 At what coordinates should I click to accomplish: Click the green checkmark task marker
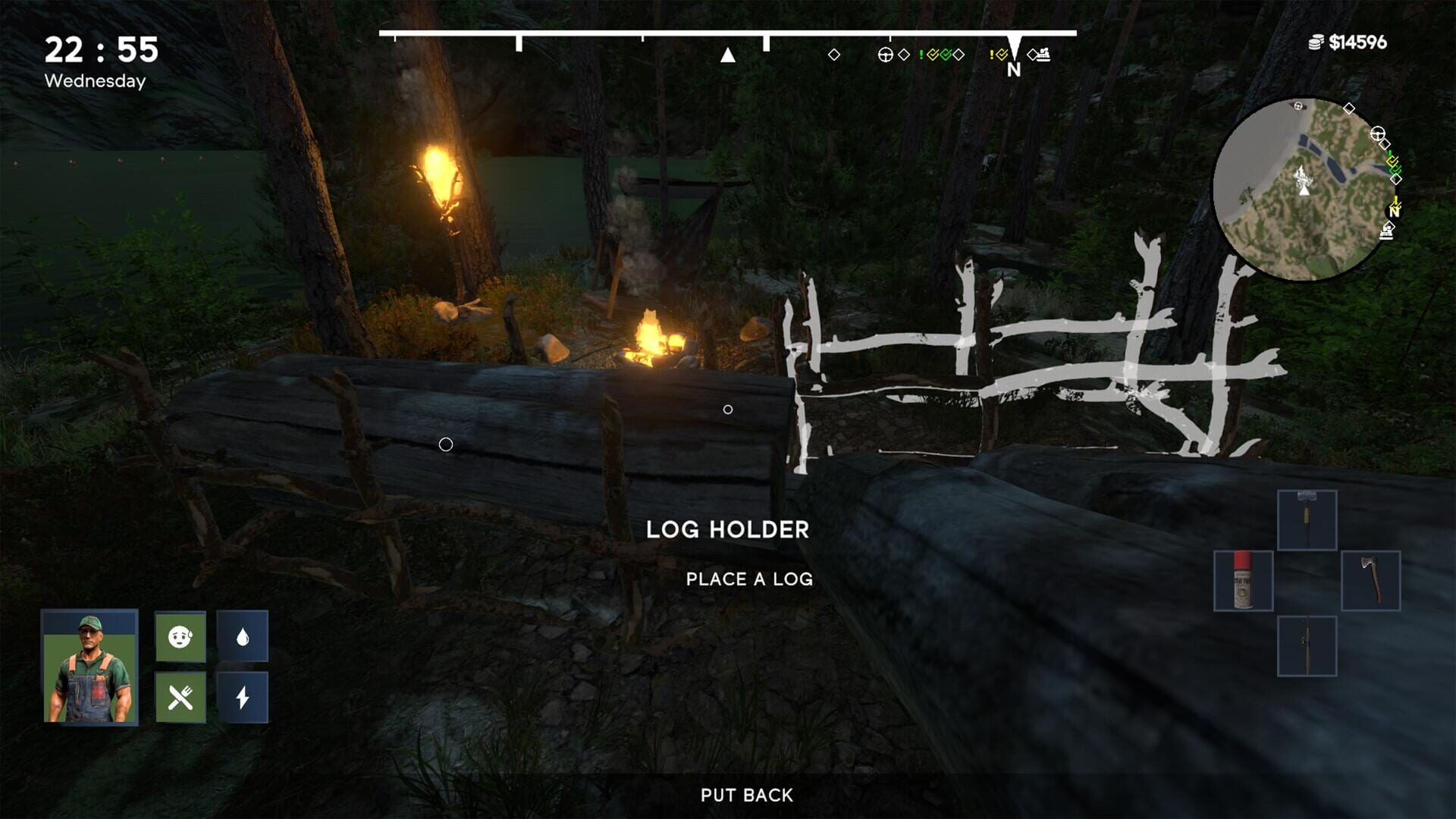pos(946,55)
